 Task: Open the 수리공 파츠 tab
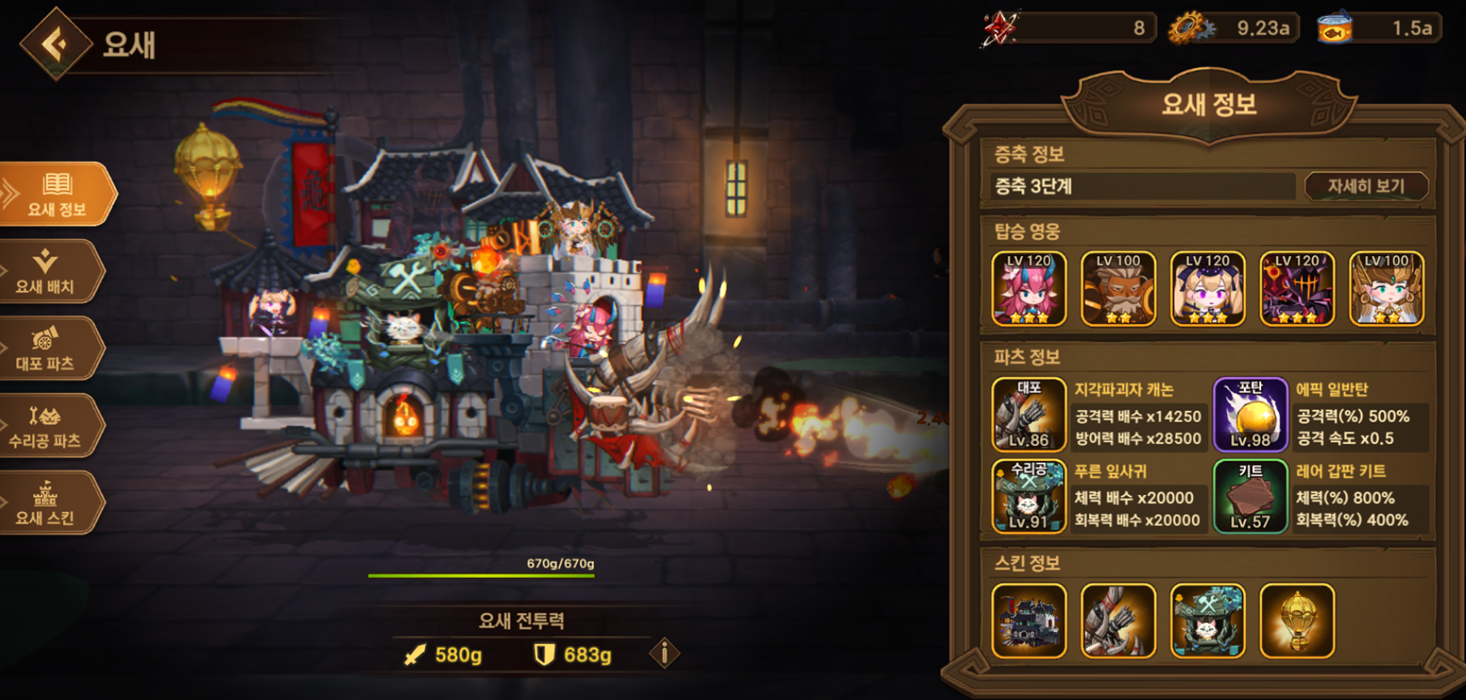pos(50,425)
